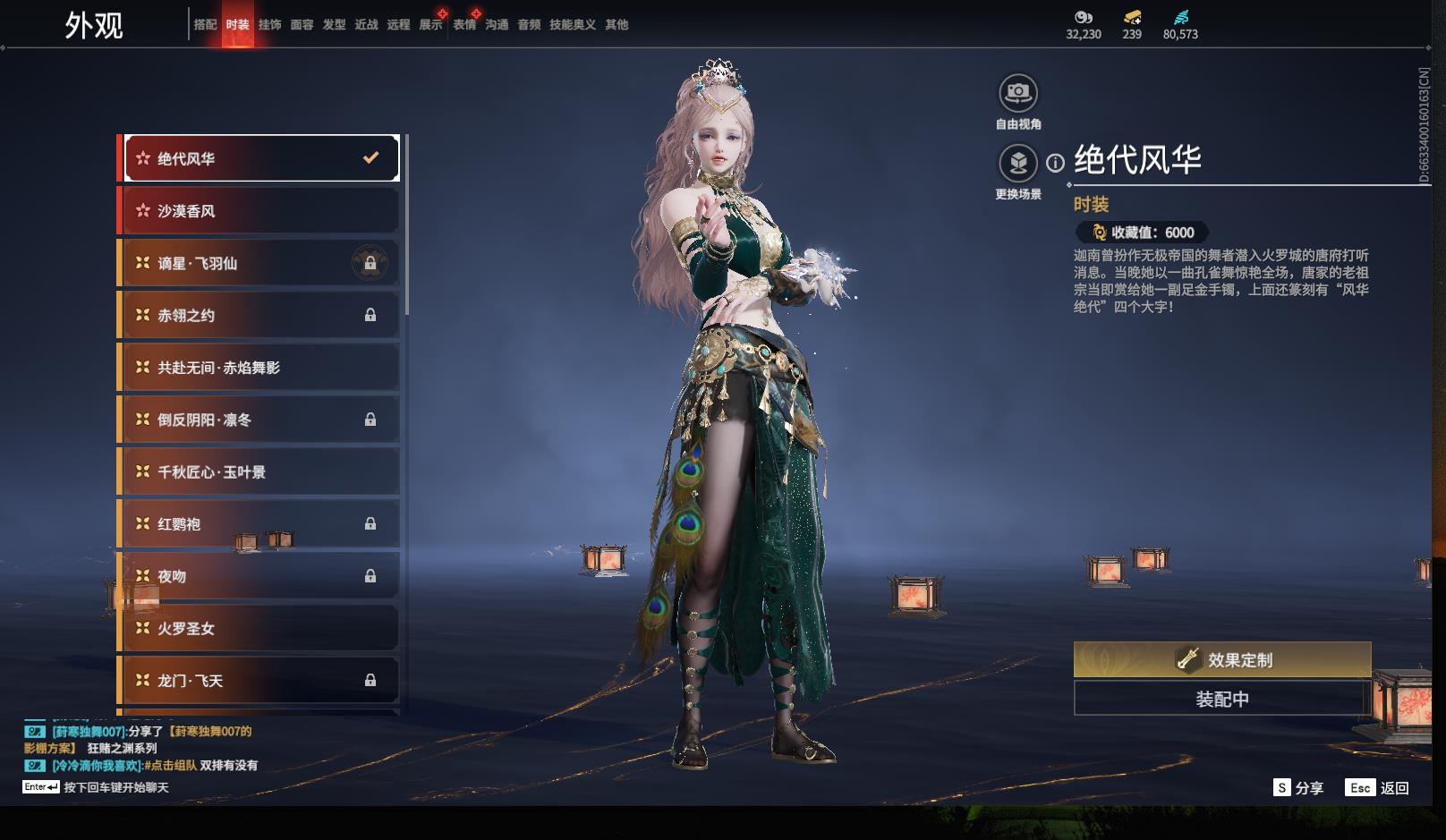
Task: Return using the 返回 button
Action: [1379, 787]
